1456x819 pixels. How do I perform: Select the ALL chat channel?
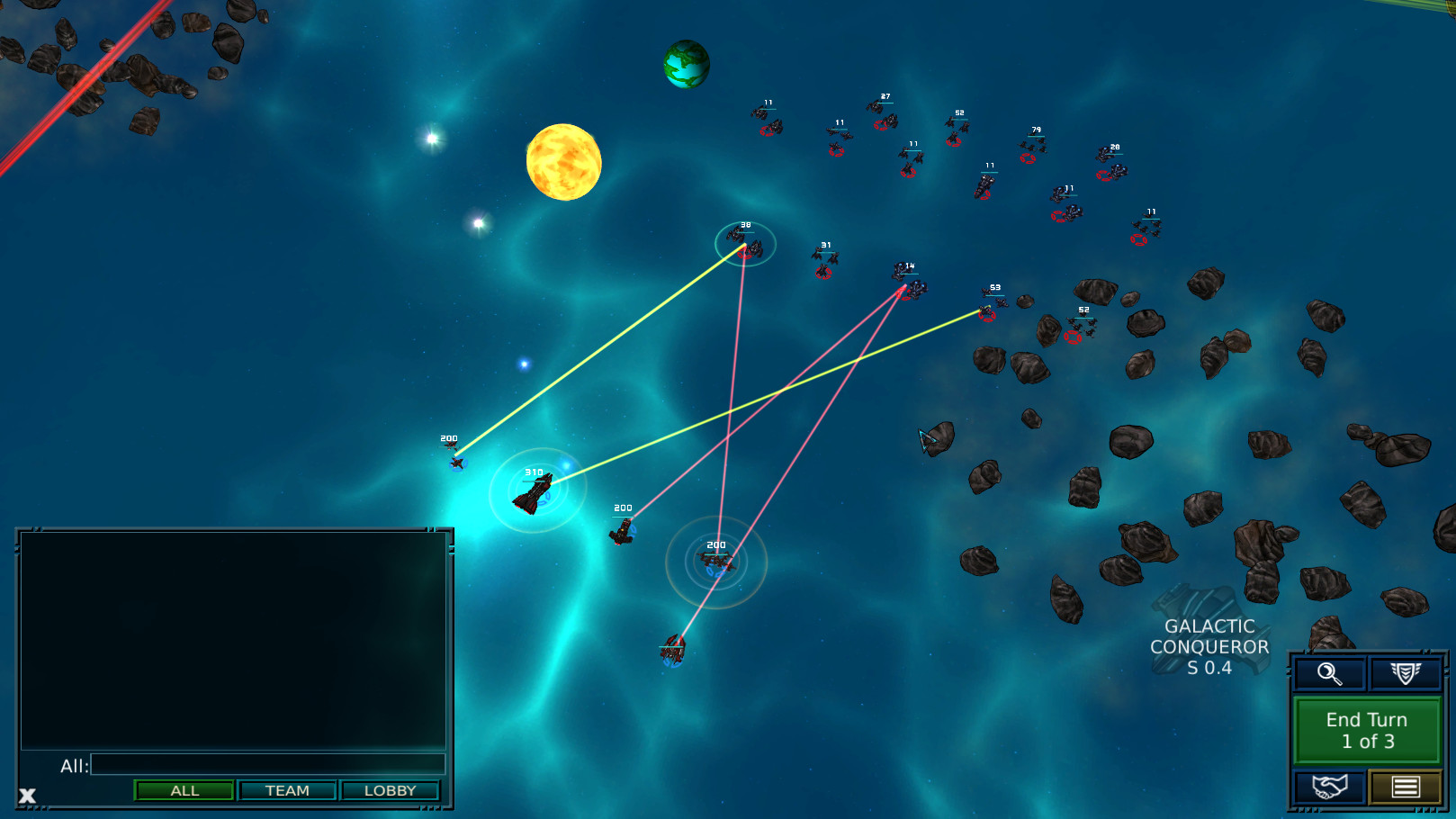pos(183,790)
